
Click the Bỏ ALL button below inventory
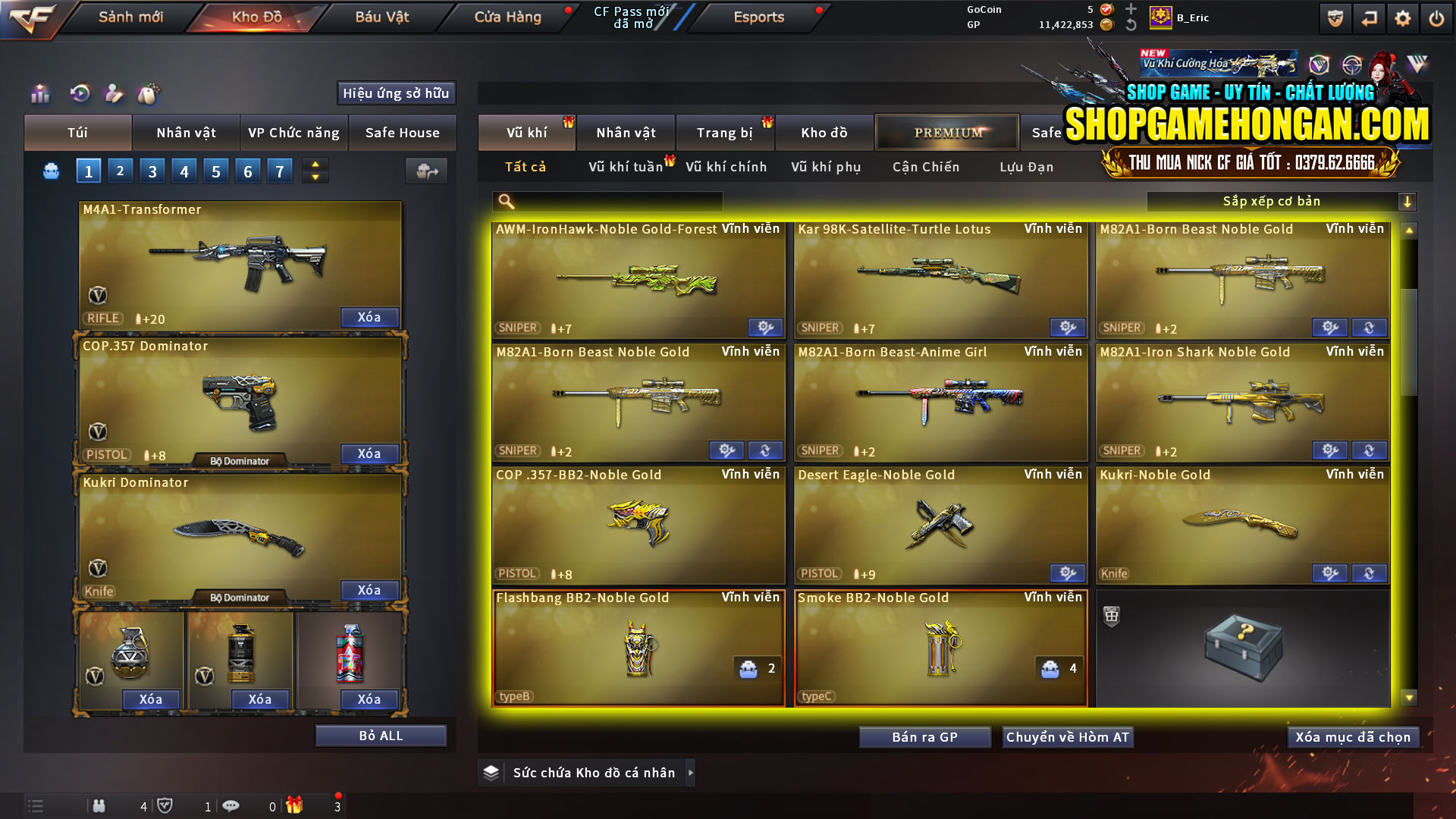click(x=380, y=734)
